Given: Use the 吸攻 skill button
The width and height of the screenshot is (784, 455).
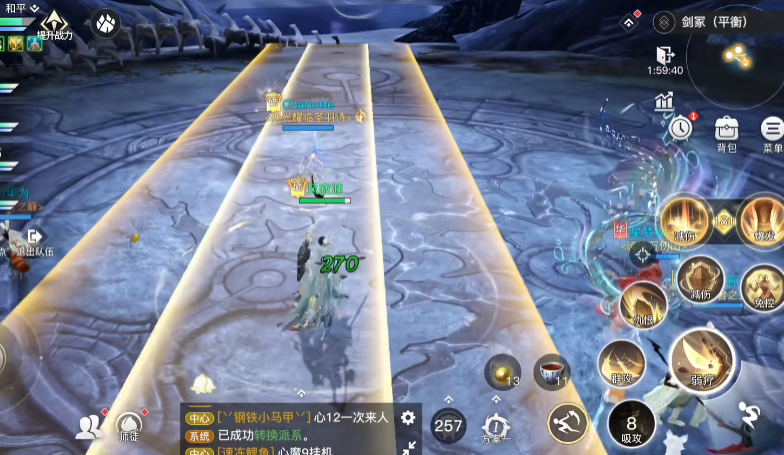Looking at the screenshot, I should tap(632, 423).
